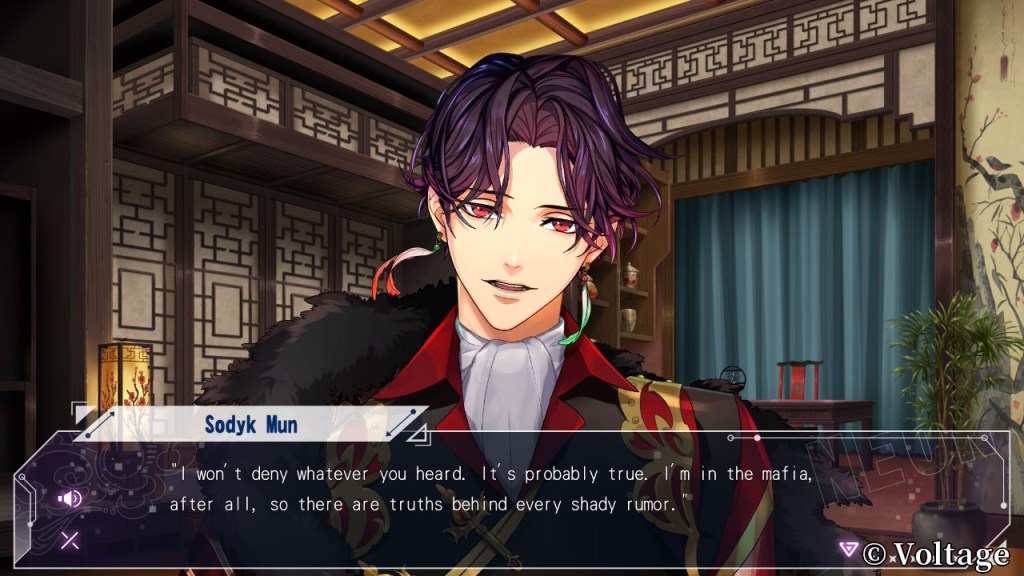Replay the voice line with the speaker icon
Screen dimensions: 1024x576
coord(69,498)
